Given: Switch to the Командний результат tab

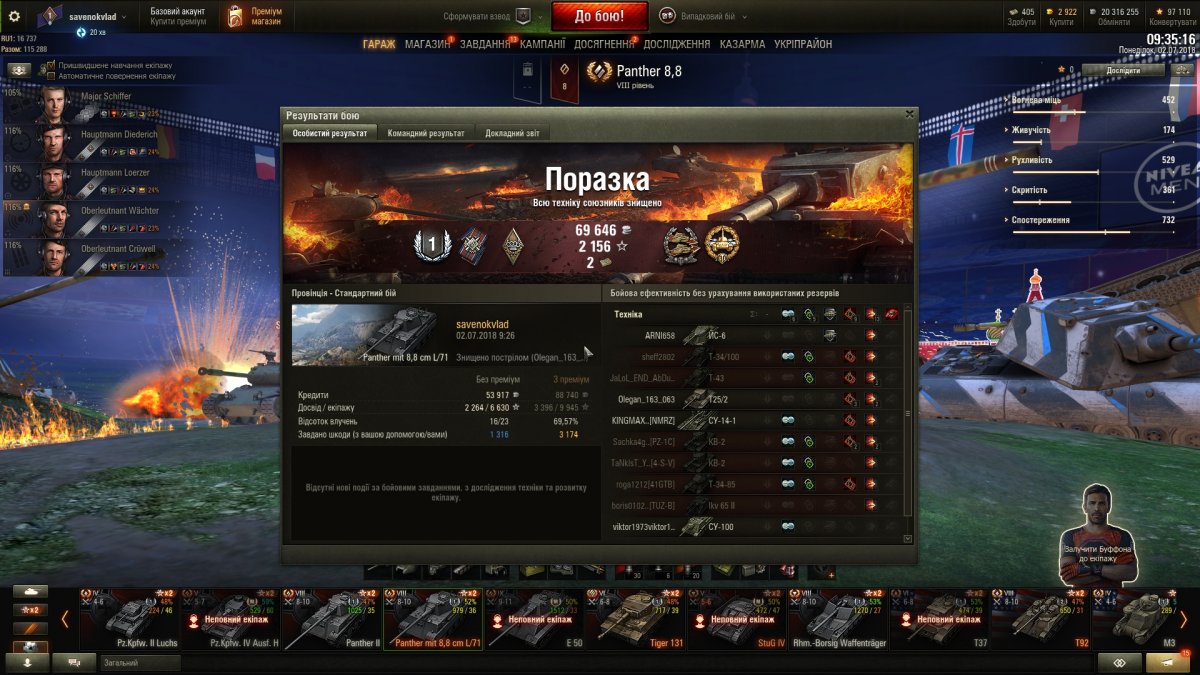Looking at the screenshot, I should 425,133.
